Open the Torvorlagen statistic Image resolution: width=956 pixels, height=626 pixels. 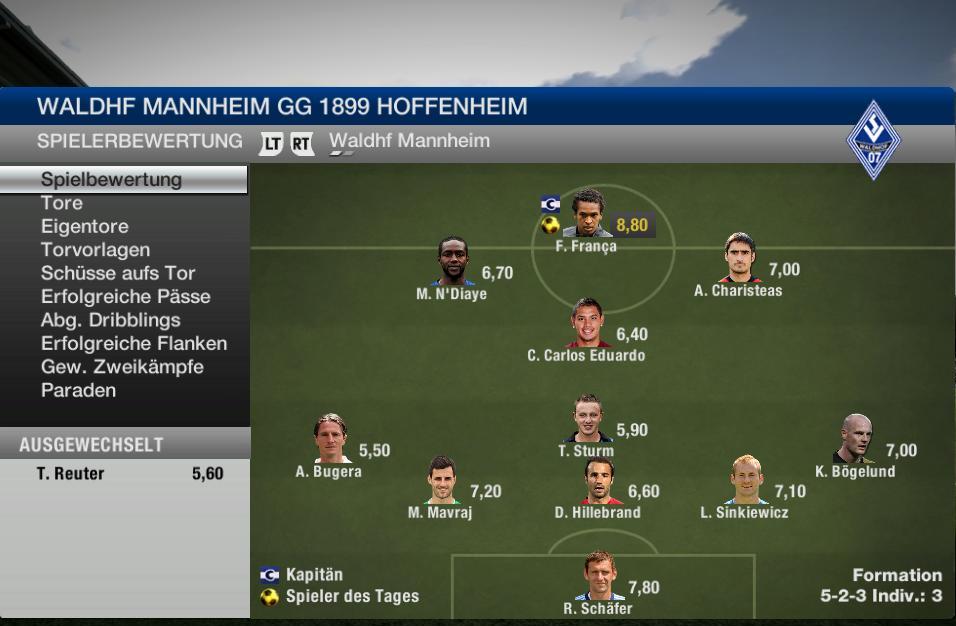pos(95,250)
